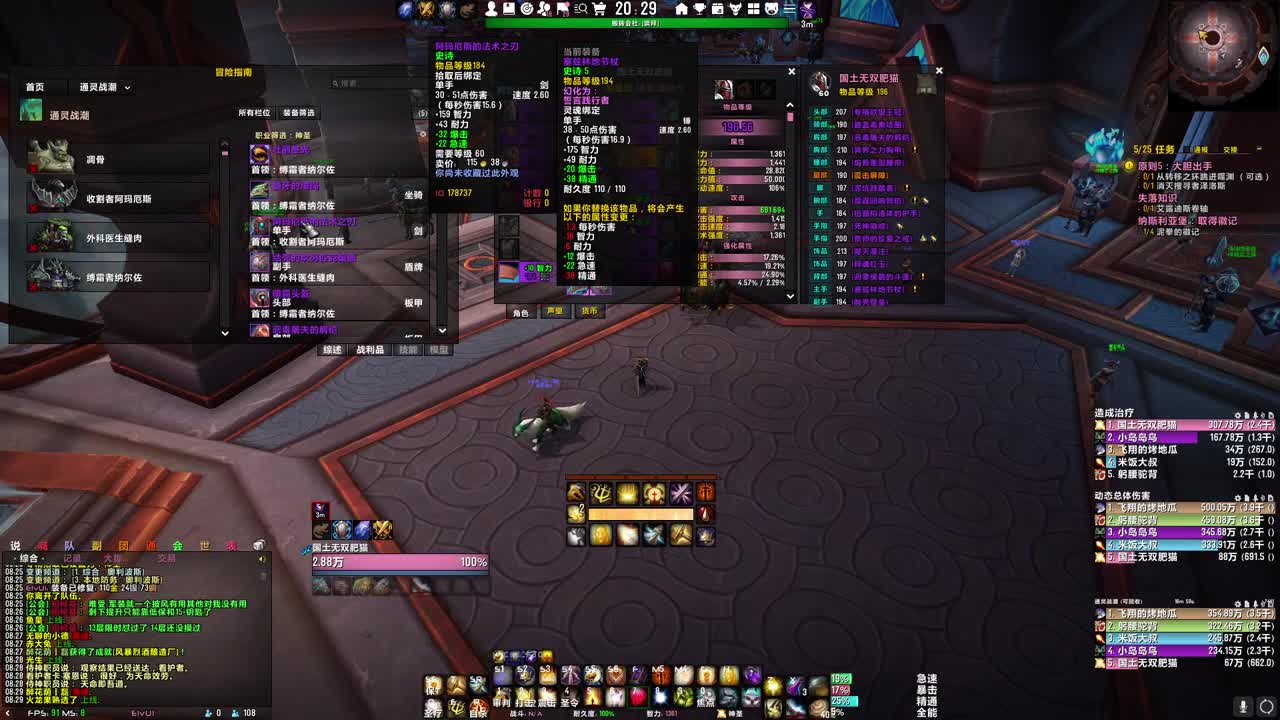Open achievements via the trophy icon
1280x720 pixels.
(x=698, y=9)
